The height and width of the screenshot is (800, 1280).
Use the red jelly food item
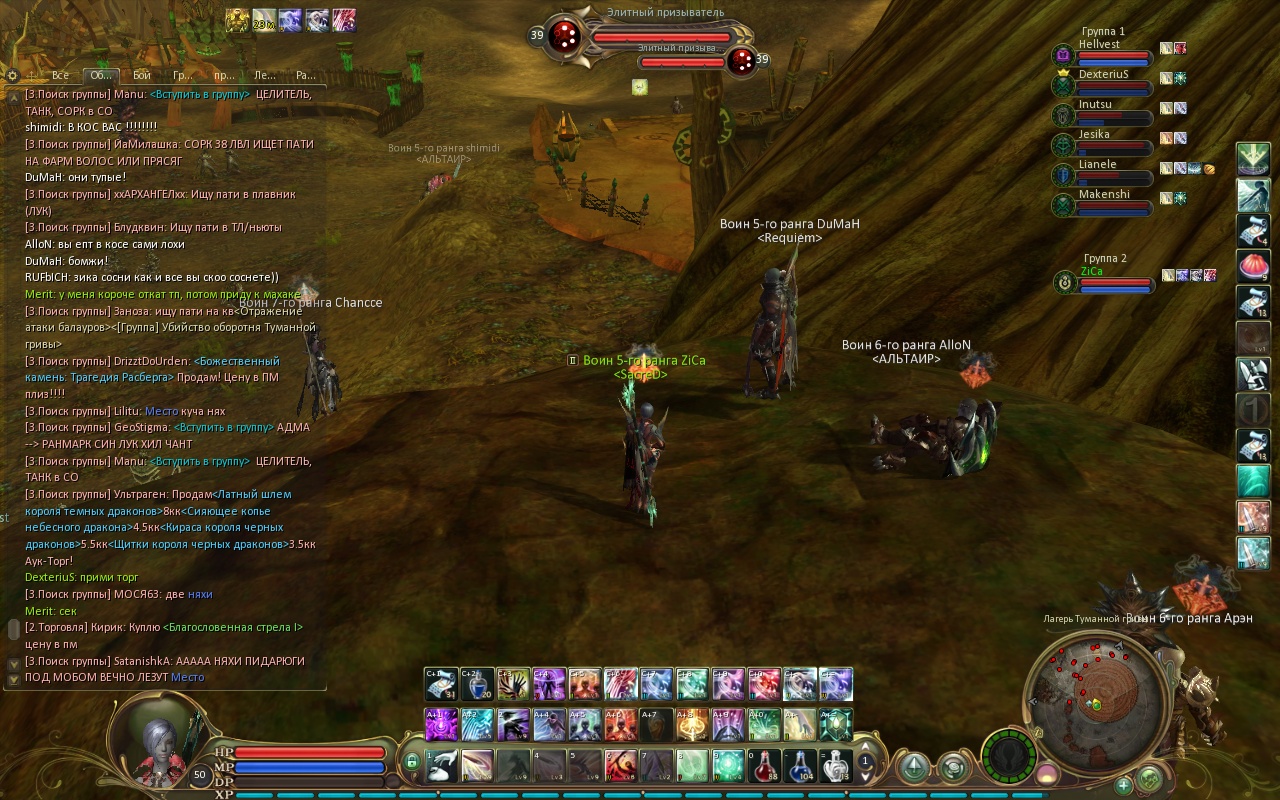[x=1253, y=265]
